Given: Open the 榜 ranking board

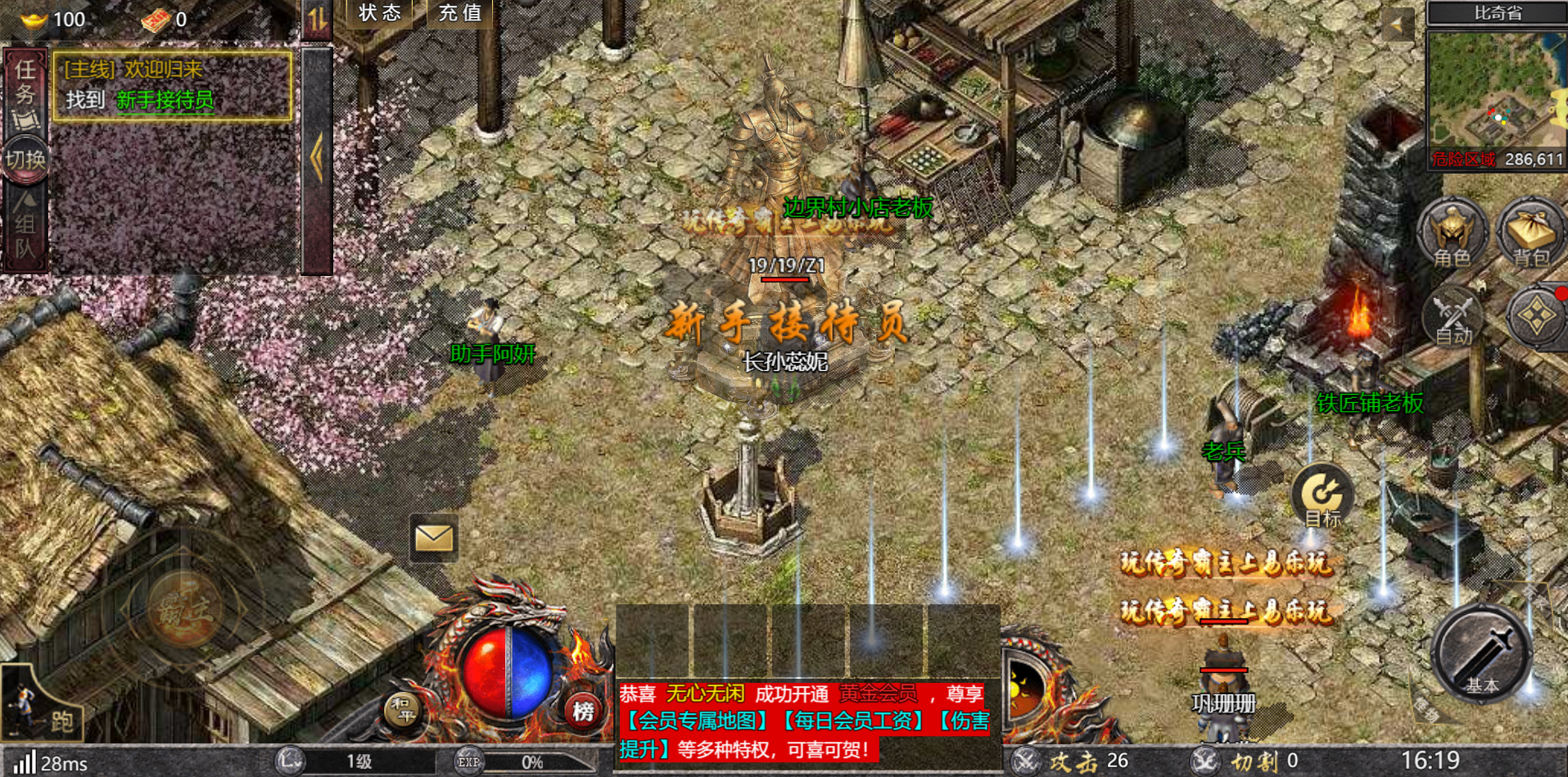Looking at the screenshot, I should (x=583, y=711).
